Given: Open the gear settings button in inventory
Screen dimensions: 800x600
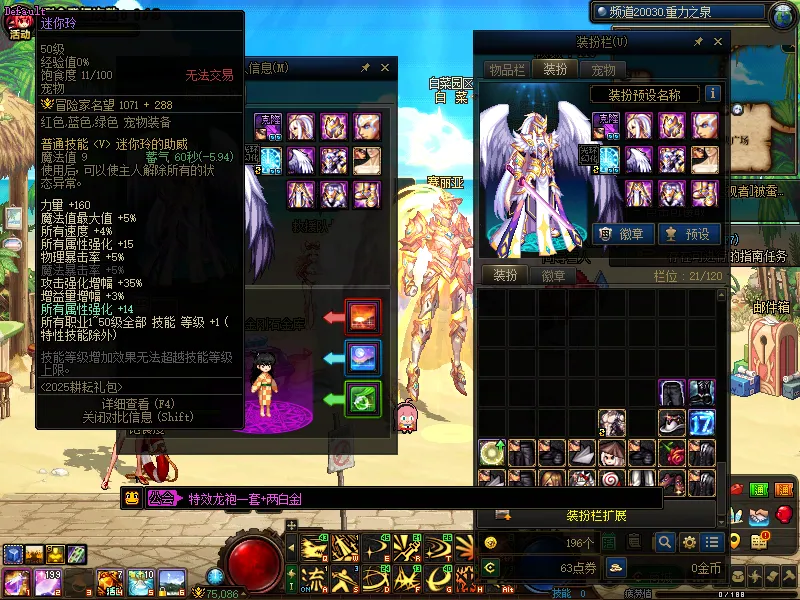Looking at the screenshot, I should pyautogui.click(x=688, y=542).
